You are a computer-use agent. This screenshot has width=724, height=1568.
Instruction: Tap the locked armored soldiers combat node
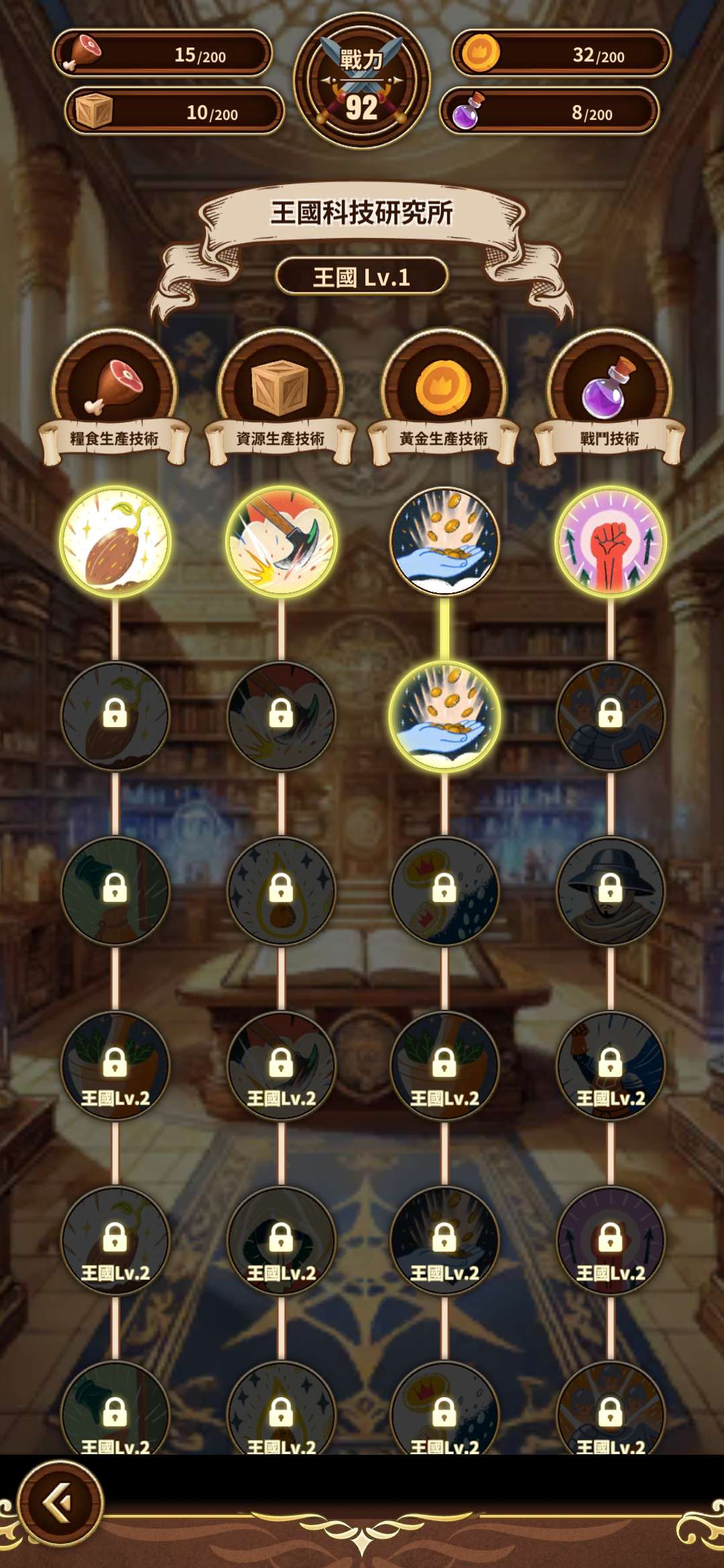pyautogui.click(x=610, y=716)
